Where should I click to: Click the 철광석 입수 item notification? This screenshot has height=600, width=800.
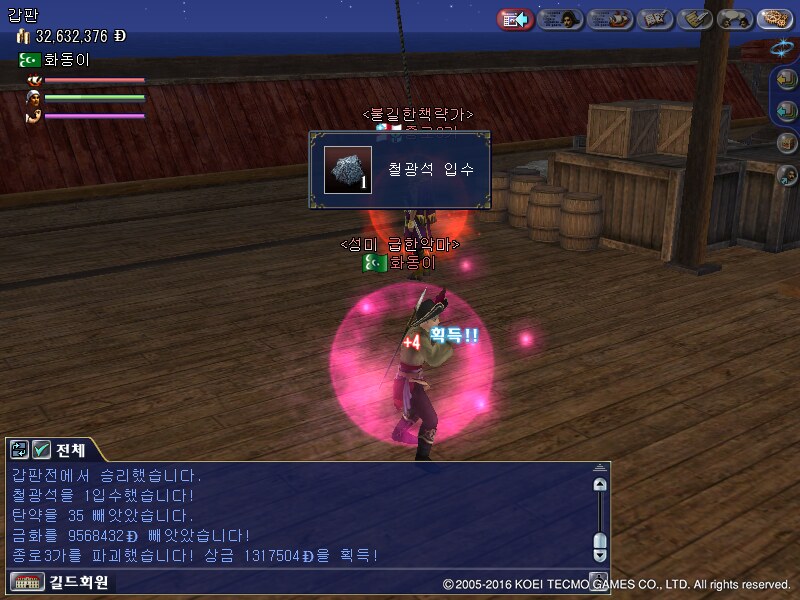coord(406,169)
